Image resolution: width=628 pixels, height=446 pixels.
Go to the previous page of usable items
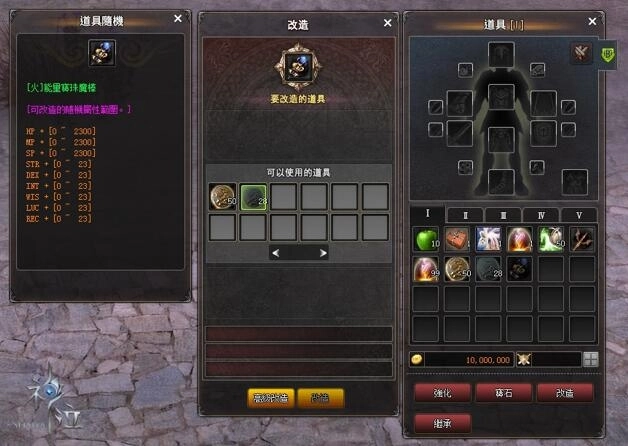pyautogui.click(x=275, y=254)
